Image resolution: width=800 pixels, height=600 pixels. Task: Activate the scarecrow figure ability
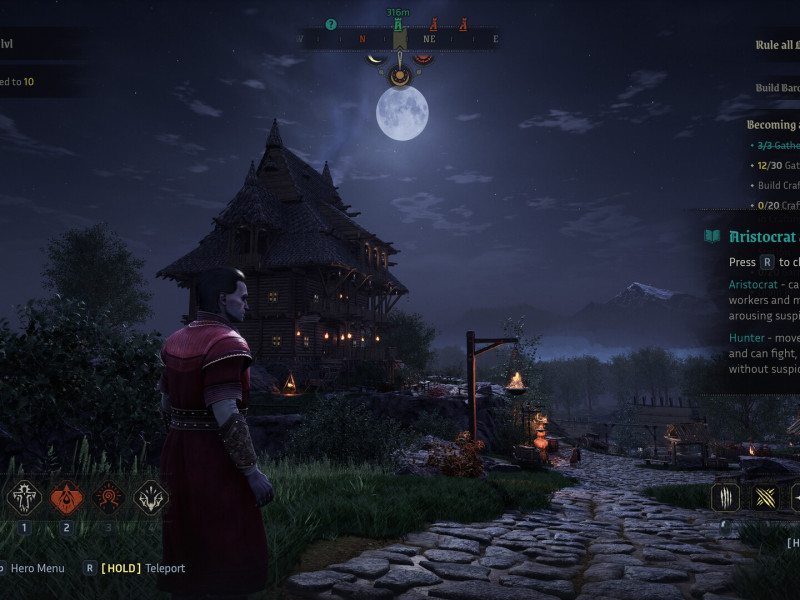[24, 497]
